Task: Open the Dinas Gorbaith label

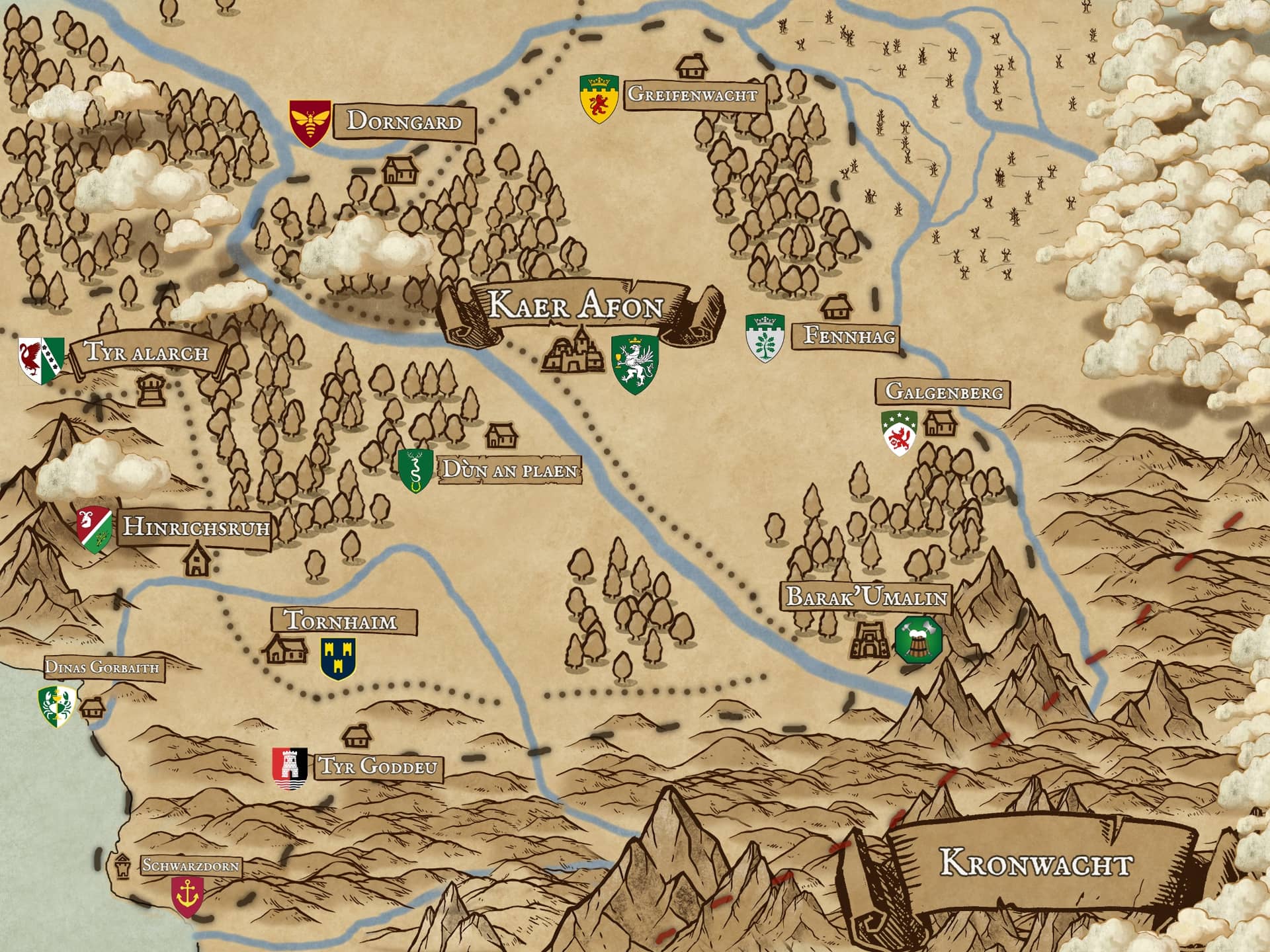Action: [102, 667]
